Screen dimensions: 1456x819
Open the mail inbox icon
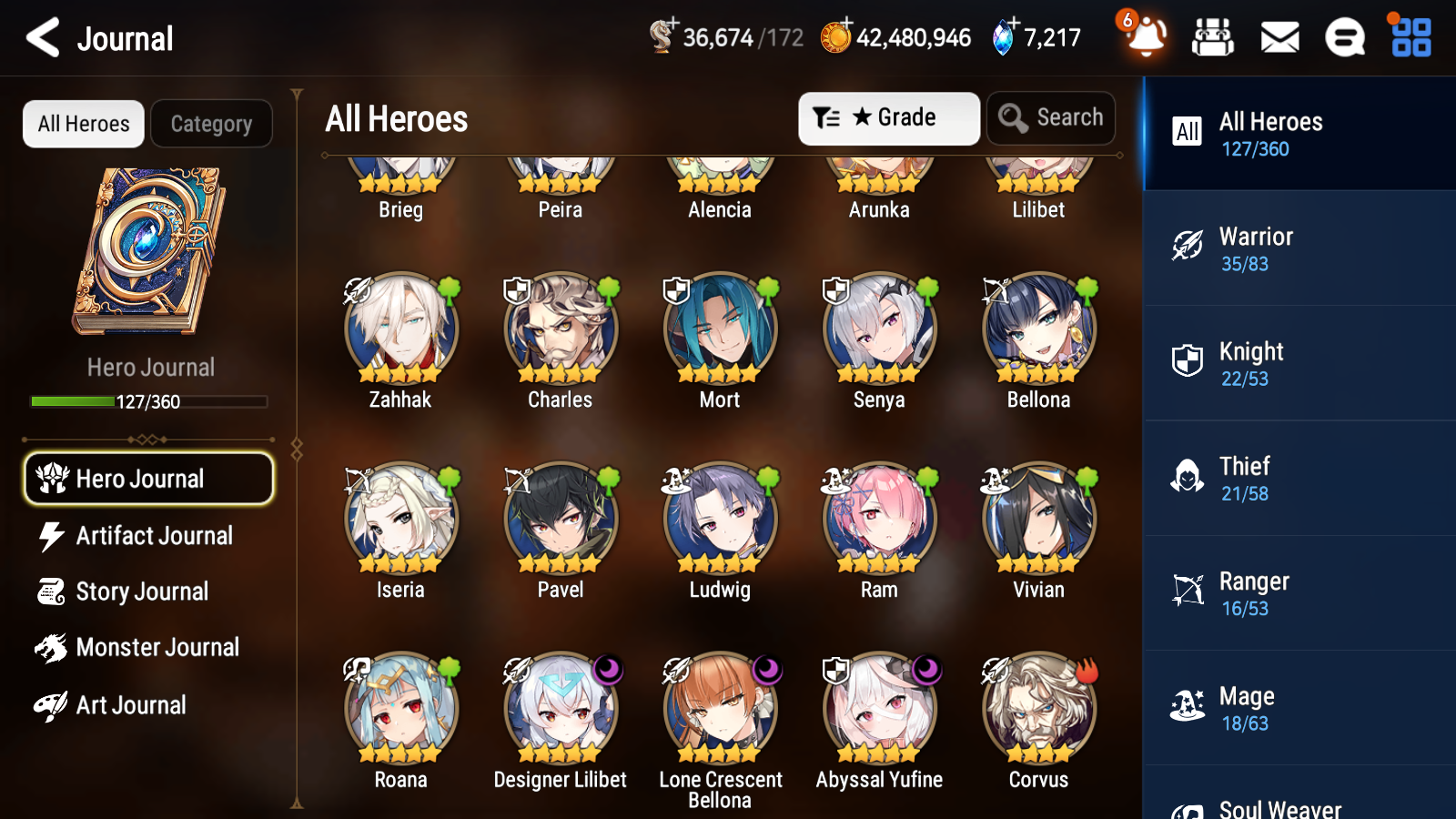pyautogui.click(x=1279, y=37)
